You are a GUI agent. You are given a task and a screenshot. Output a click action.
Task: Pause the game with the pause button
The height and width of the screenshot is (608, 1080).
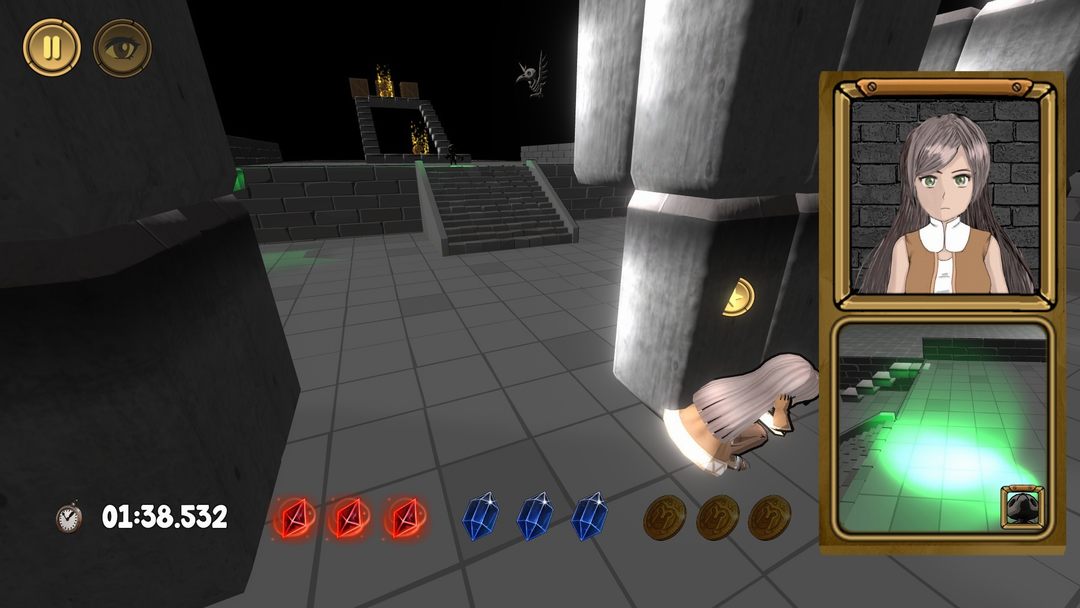pos(52,48)
